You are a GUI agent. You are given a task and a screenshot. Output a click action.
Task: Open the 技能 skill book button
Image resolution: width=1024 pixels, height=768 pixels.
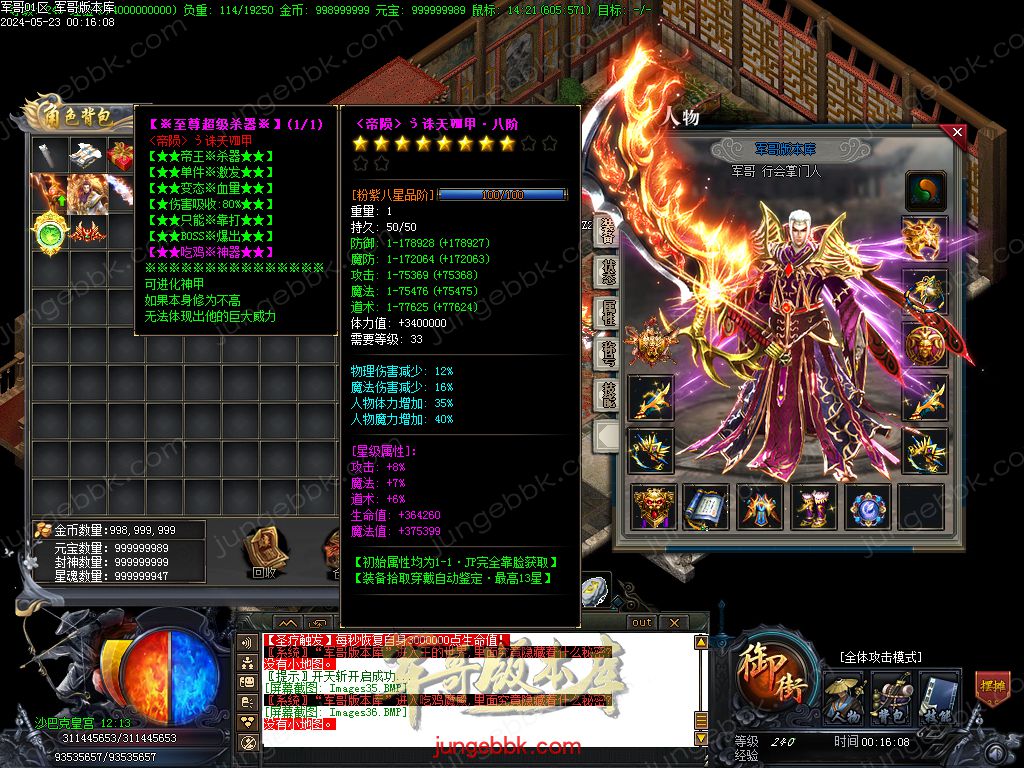pyautogui.click(x=938, y=699)
